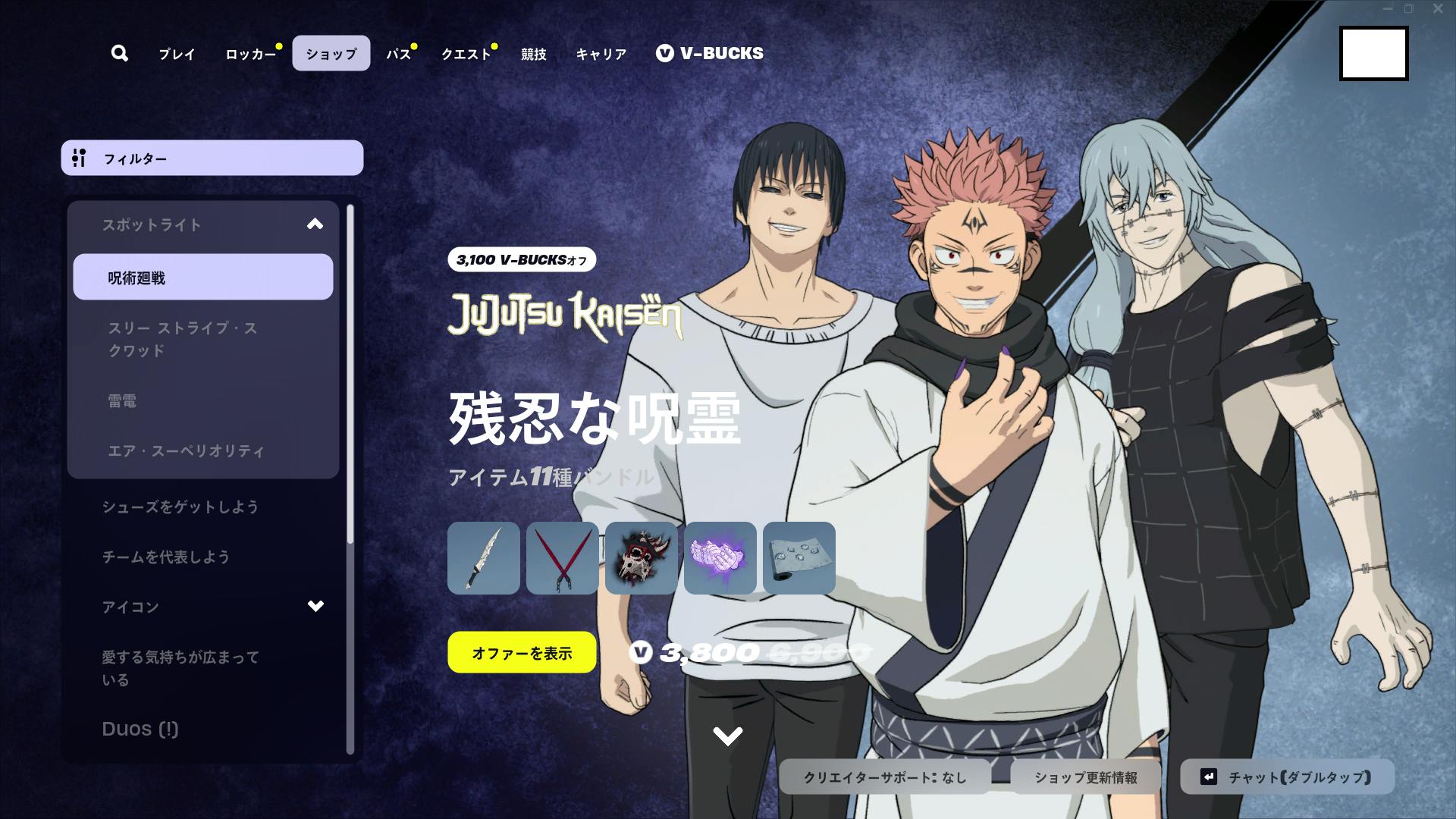Image resolution: width=1456 pixels, height=819 pixels.
Task: Open the search magnifier
Action: [119, 53]
